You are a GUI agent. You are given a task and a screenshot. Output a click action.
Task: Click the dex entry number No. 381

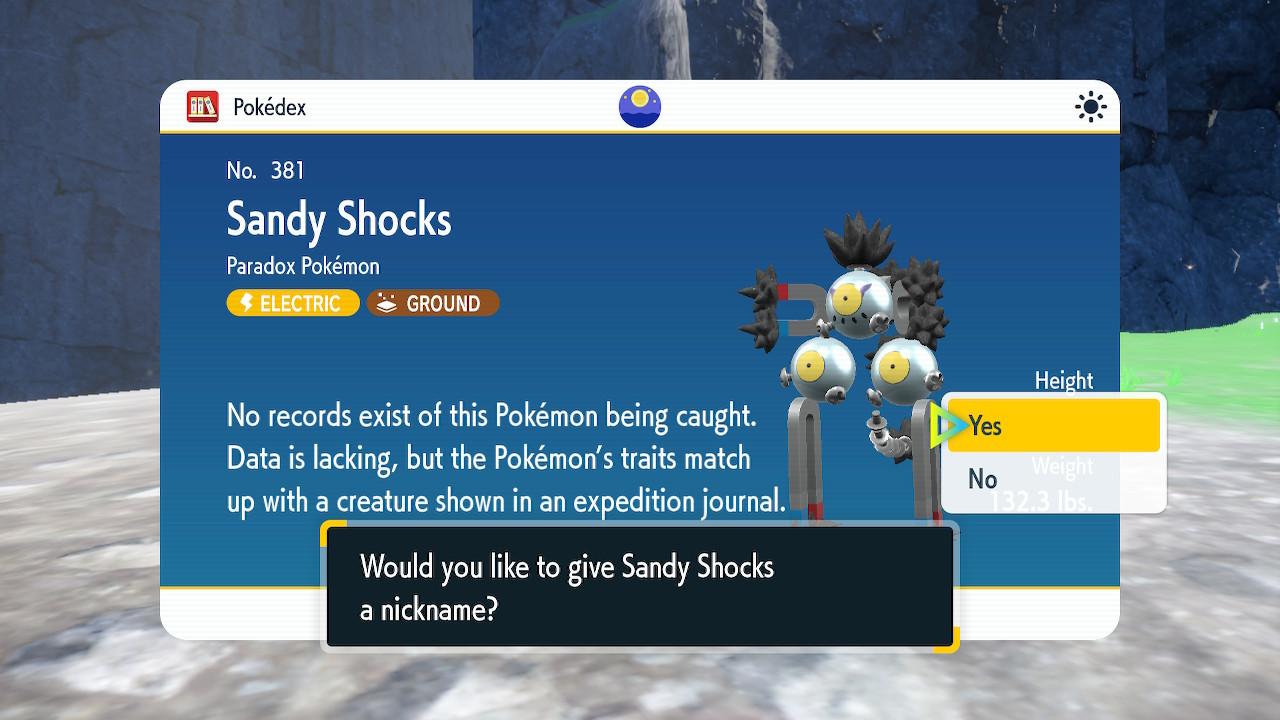263,170
